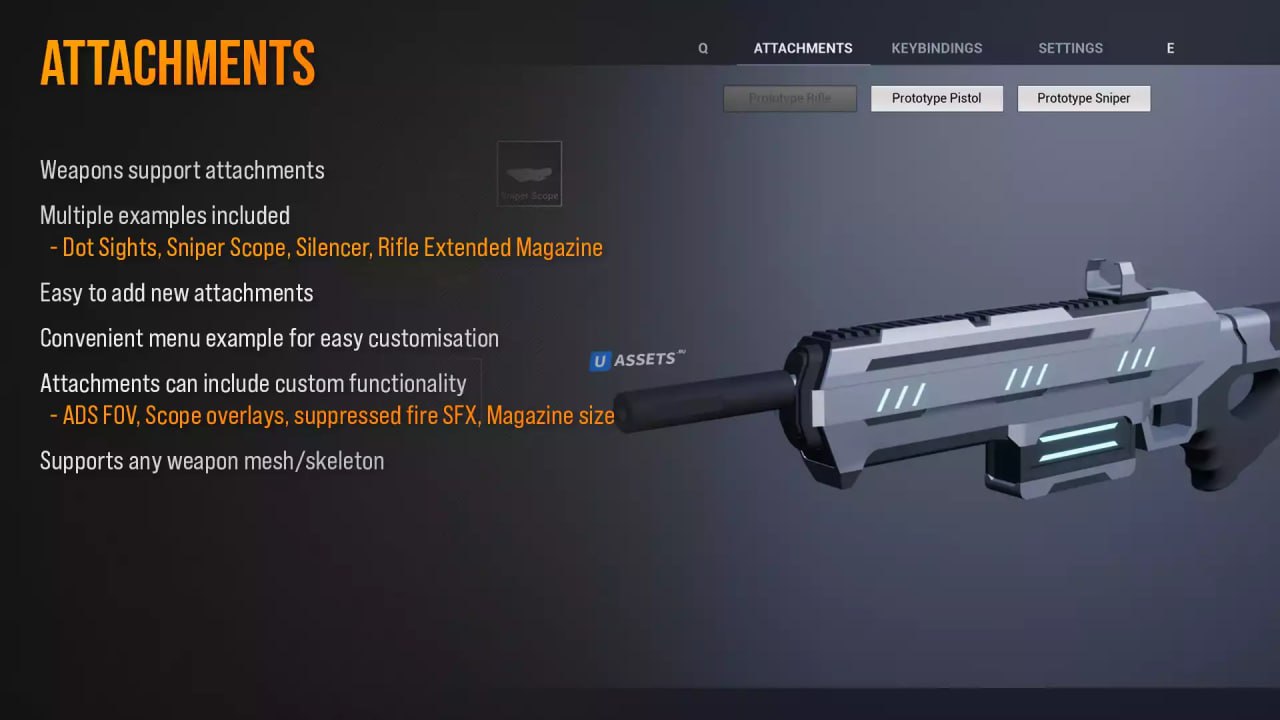Switch to the KEYBINDINGS tab
The width and height of the screenshot is (1280, 720).
point(936,47)
